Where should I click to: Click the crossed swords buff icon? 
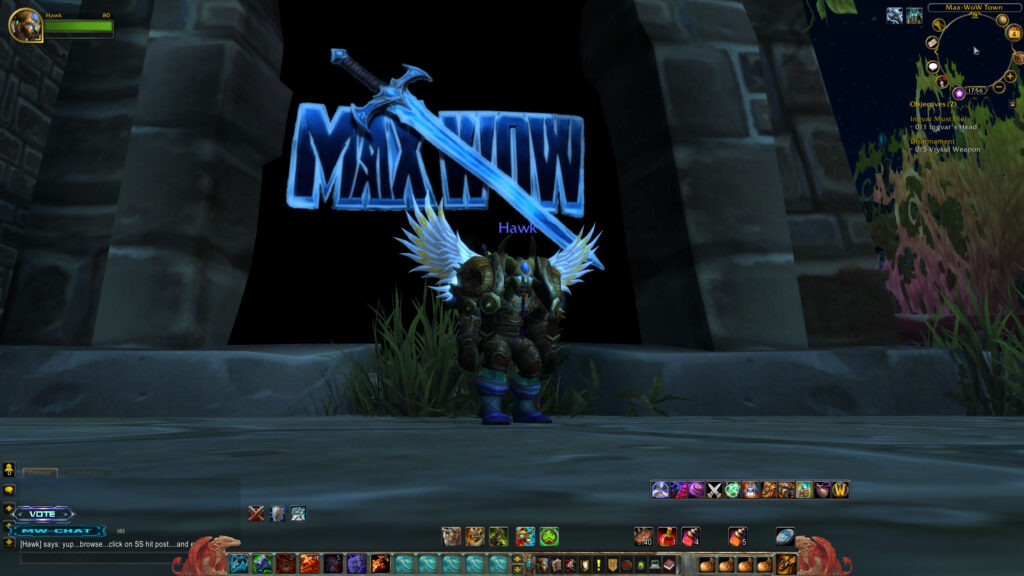pos(714,489)
